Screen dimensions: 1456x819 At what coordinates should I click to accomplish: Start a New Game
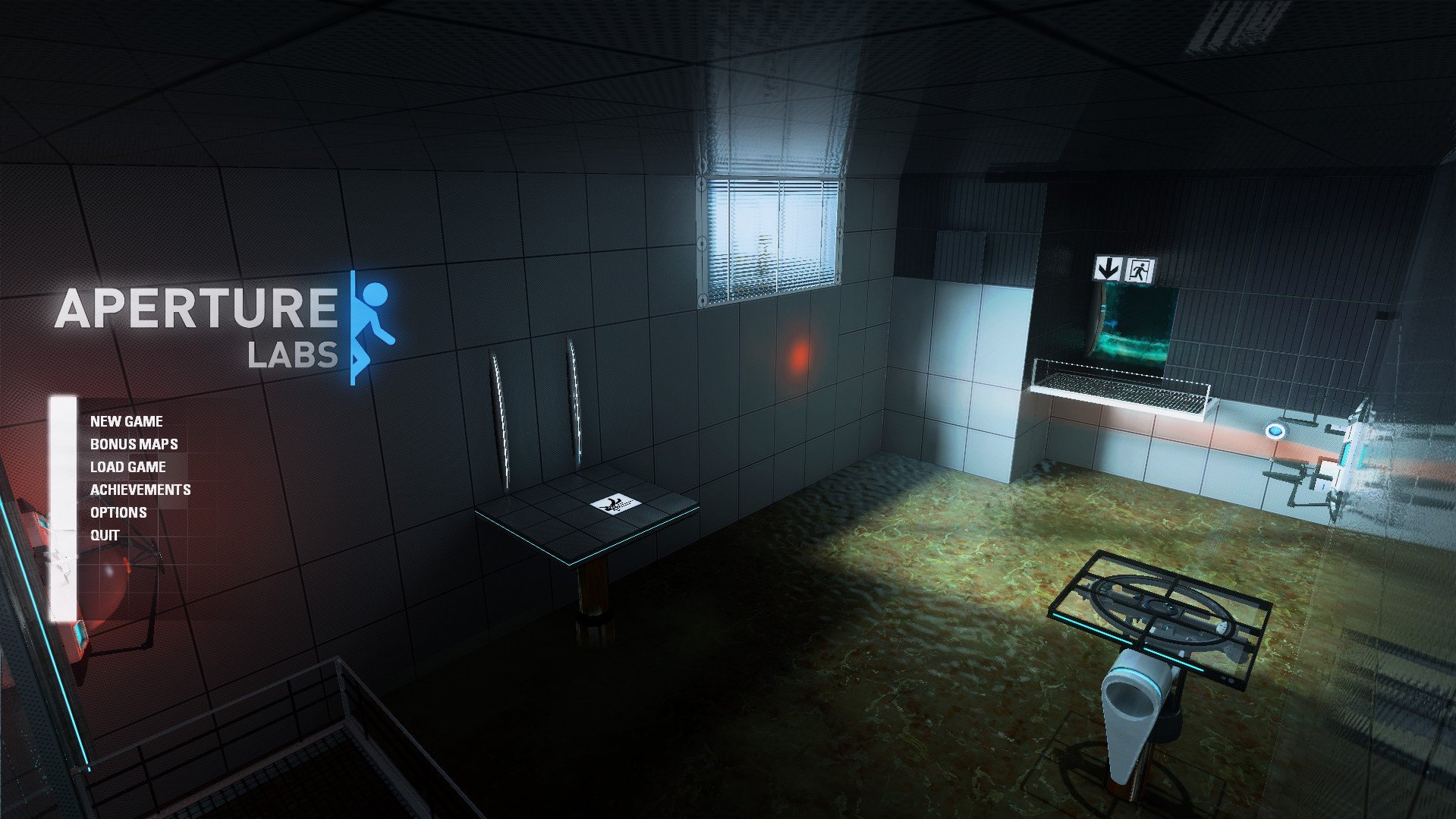tap(127, 421)
